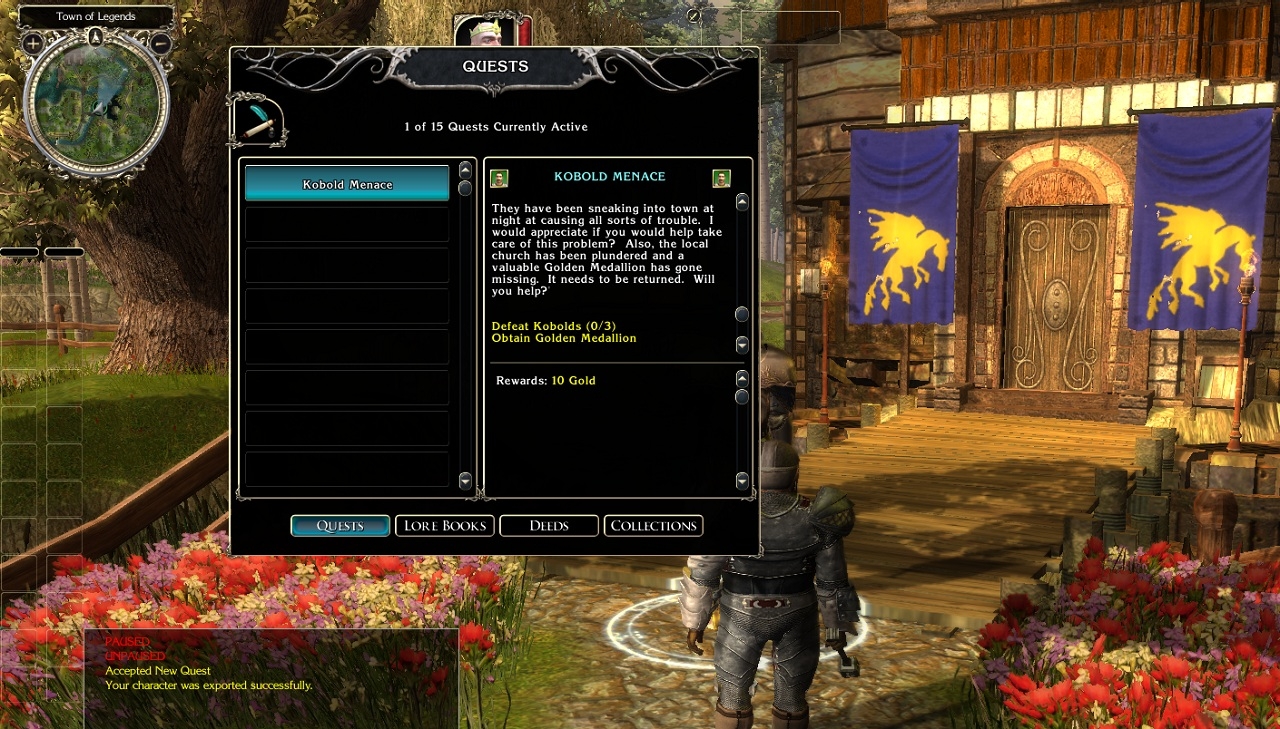Zoom in the minimap with plus button
Screen dimensions: 1280x729
[33, 43]
